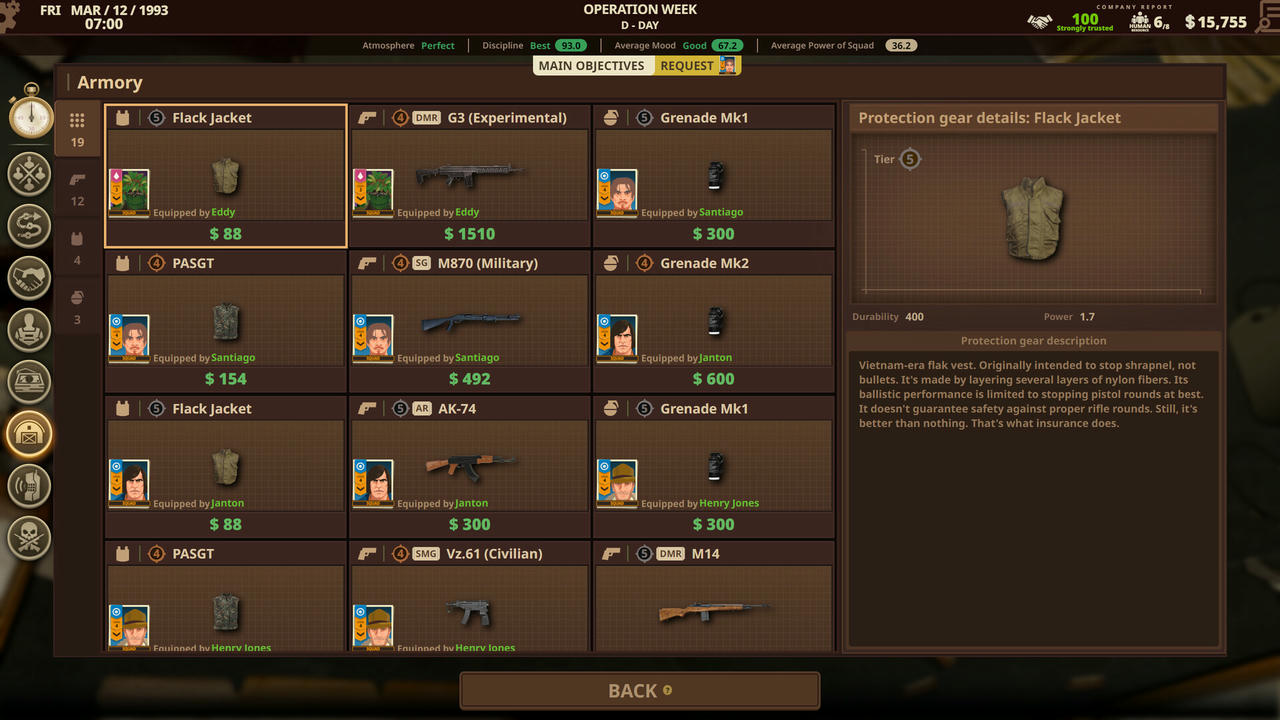The height and width of the screenshot is (720, 1280).
Task: Click the BACK button
Action: pos(639,691)
